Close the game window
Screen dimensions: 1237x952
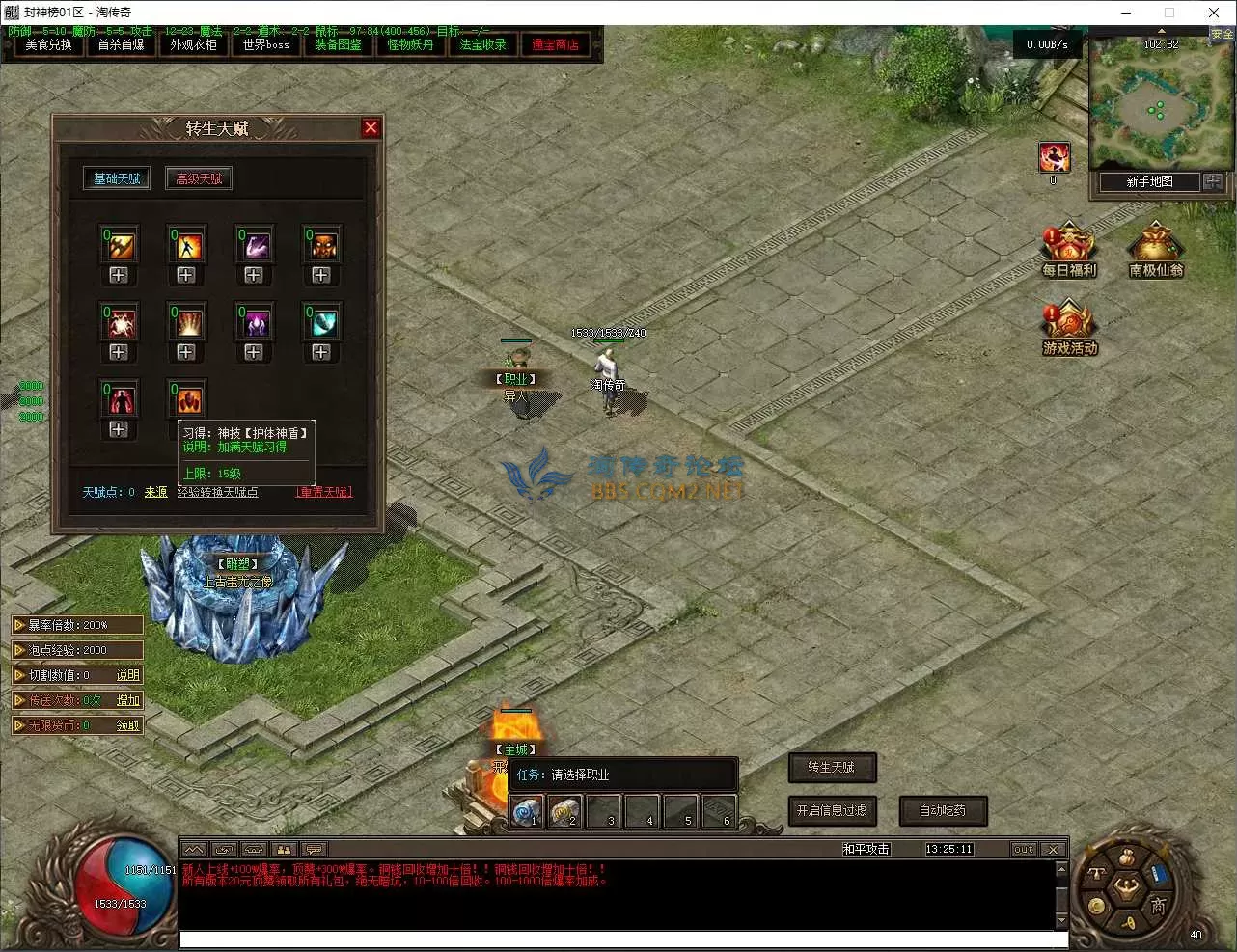click(1213, 13)
